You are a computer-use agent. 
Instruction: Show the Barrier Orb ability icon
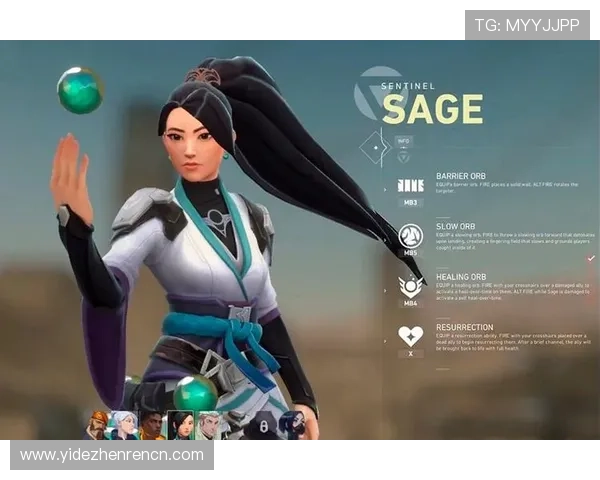click(x=410, y=185)
